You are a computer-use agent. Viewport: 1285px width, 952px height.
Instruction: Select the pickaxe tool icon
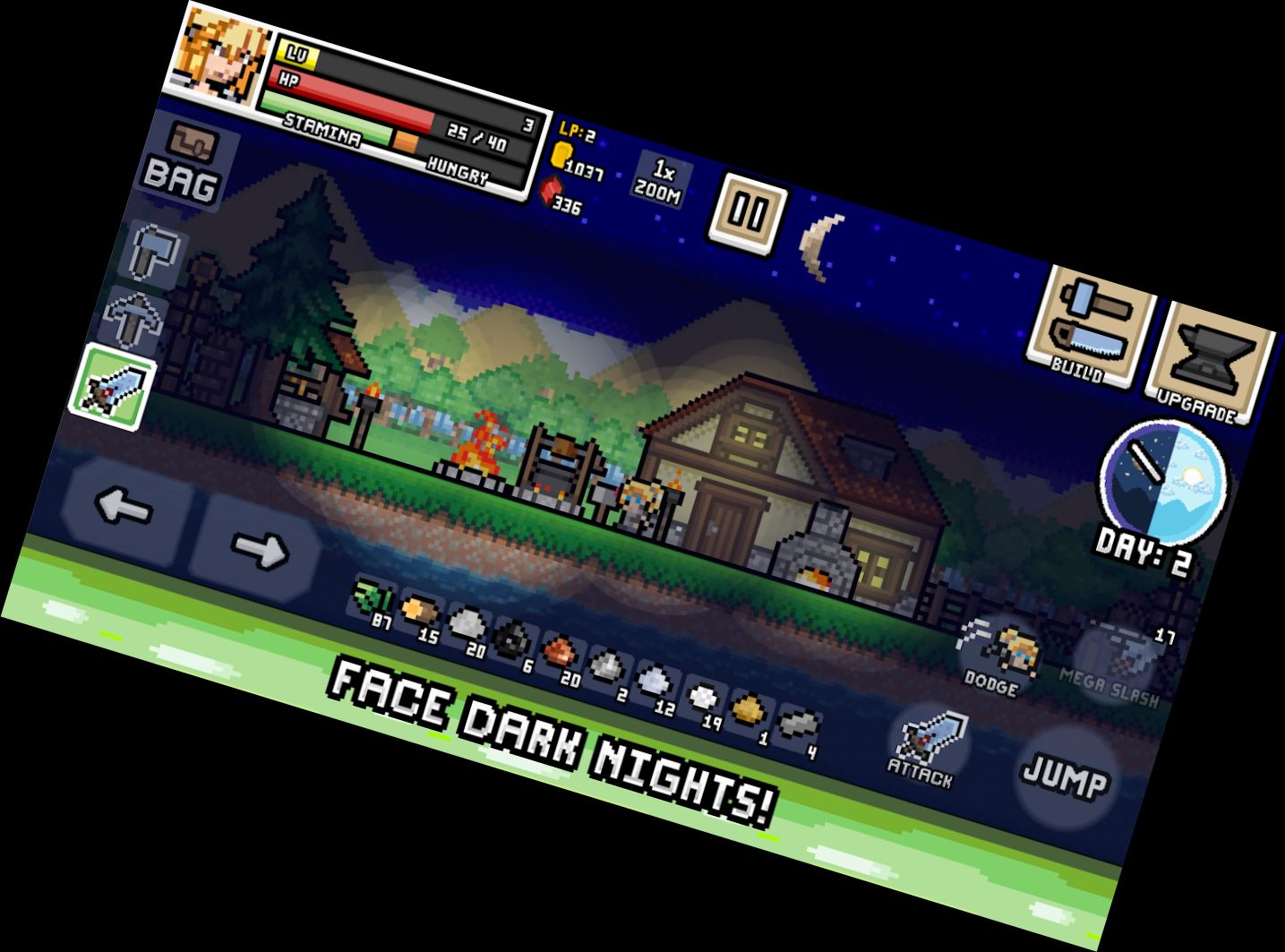pos(134,320)
